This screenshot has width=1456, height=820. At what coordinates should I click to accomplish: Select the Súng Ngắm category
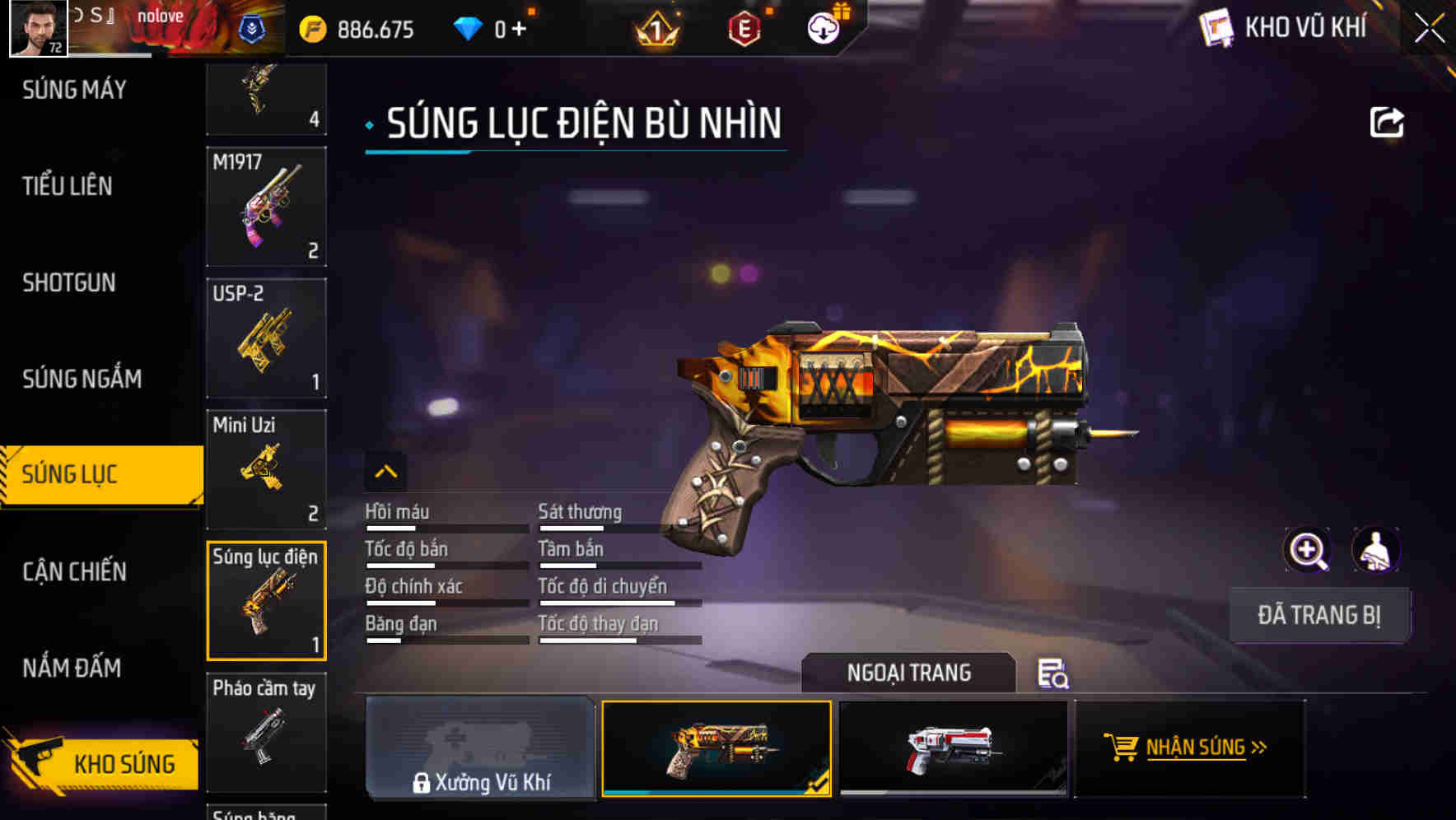[80, 379]
